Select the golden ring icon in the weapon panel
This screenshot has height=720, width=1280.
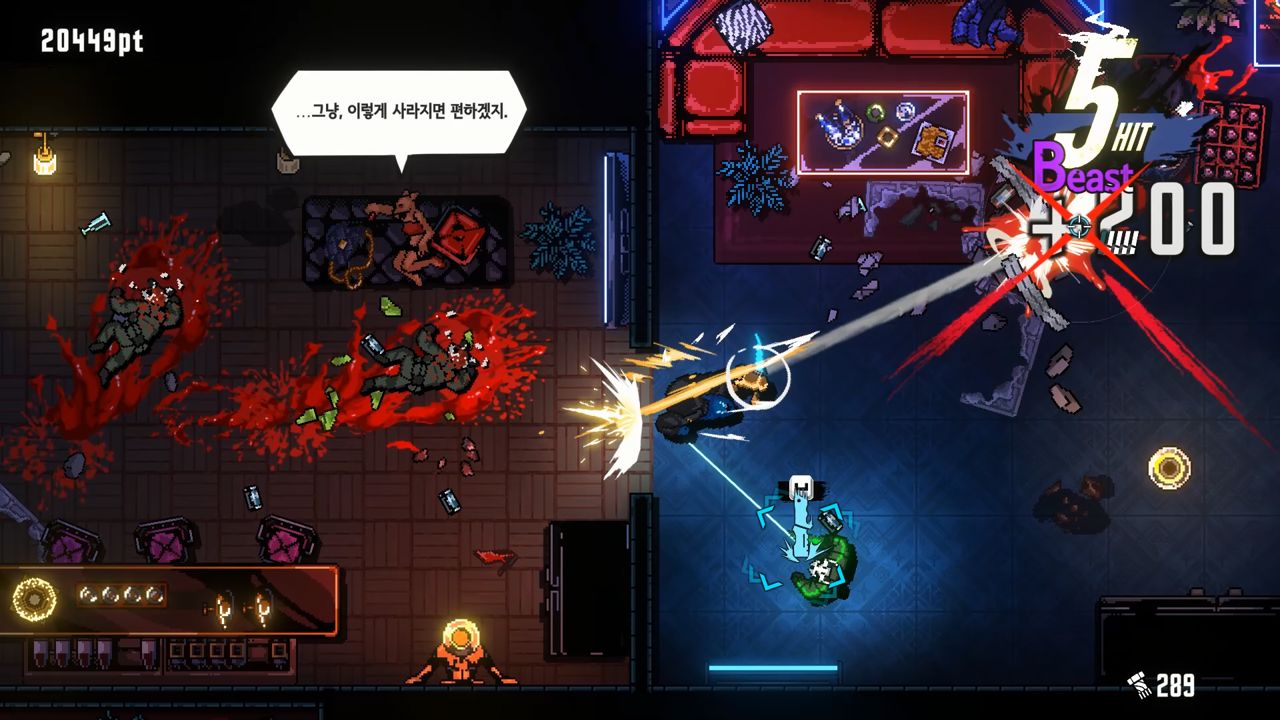pos(33,599)
